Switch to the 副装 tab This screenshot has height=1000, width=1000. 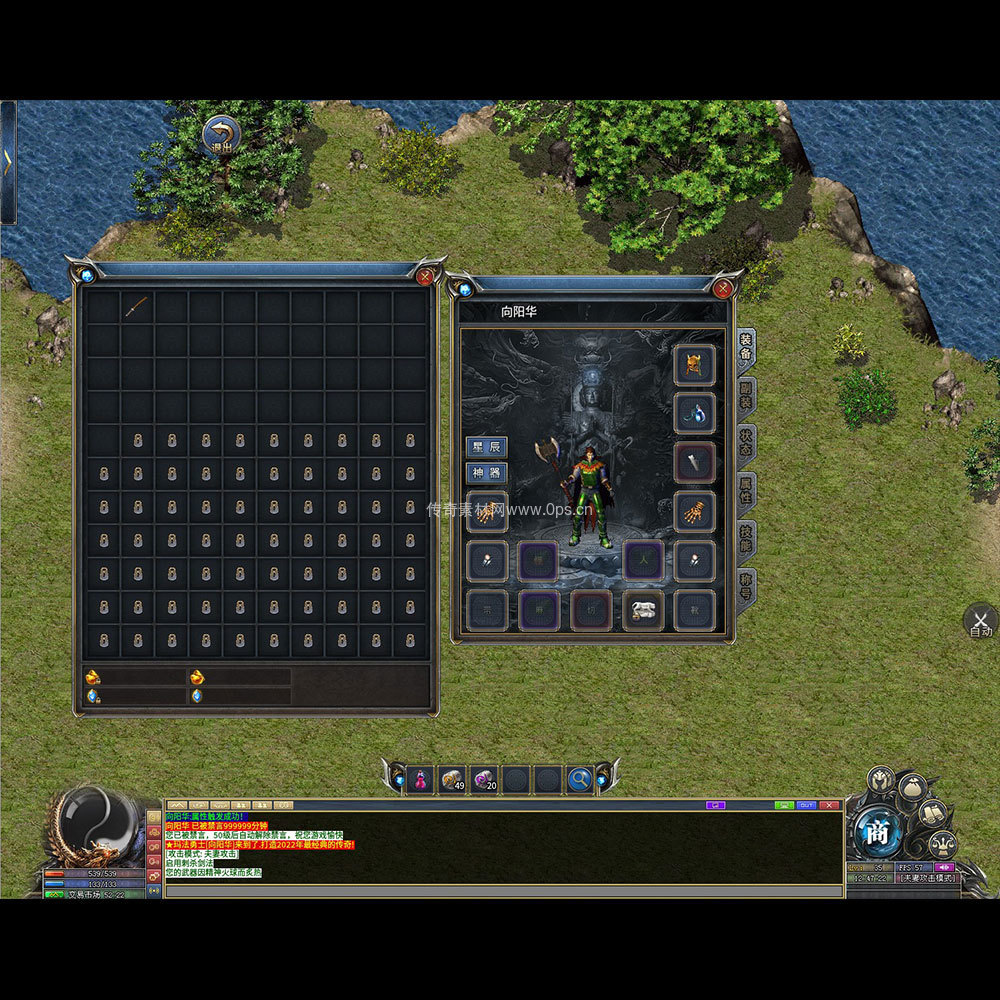(746, 397)
